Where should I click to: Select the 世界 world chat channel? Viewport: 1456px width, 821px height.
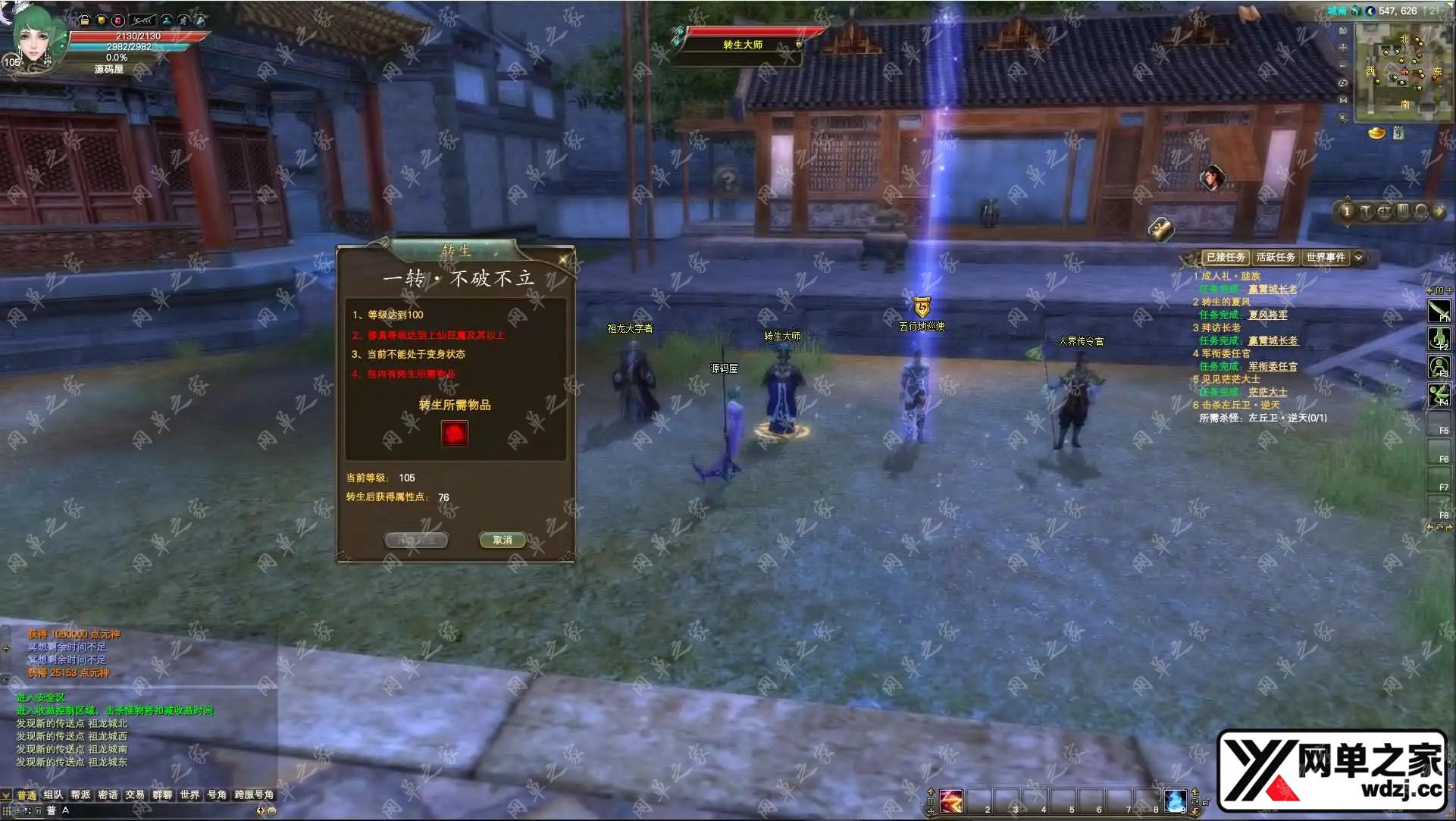tap(189, 794)
